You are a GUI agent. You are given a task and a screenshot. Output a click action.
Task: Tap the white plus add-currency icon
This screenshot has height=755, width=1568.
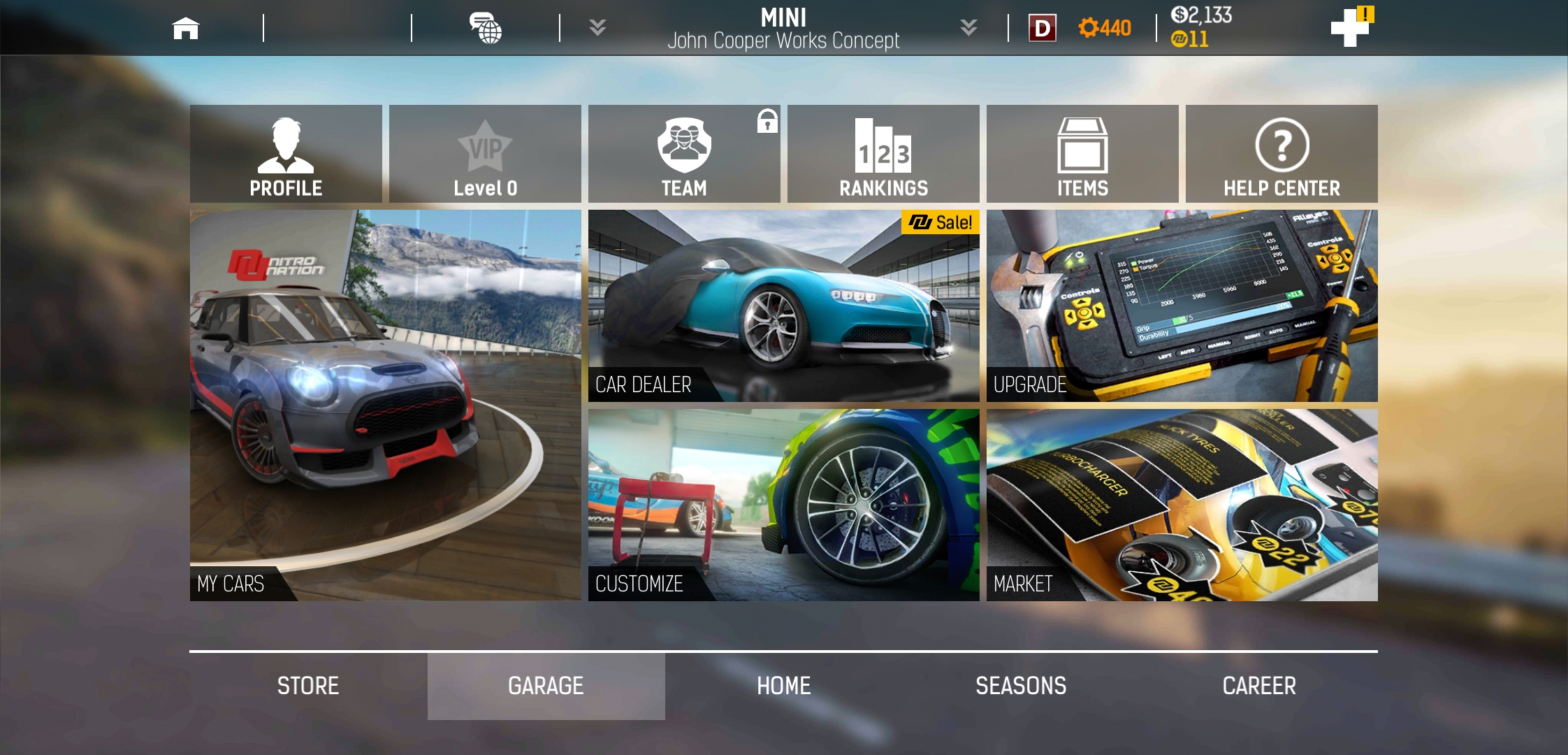[1349, 28]
